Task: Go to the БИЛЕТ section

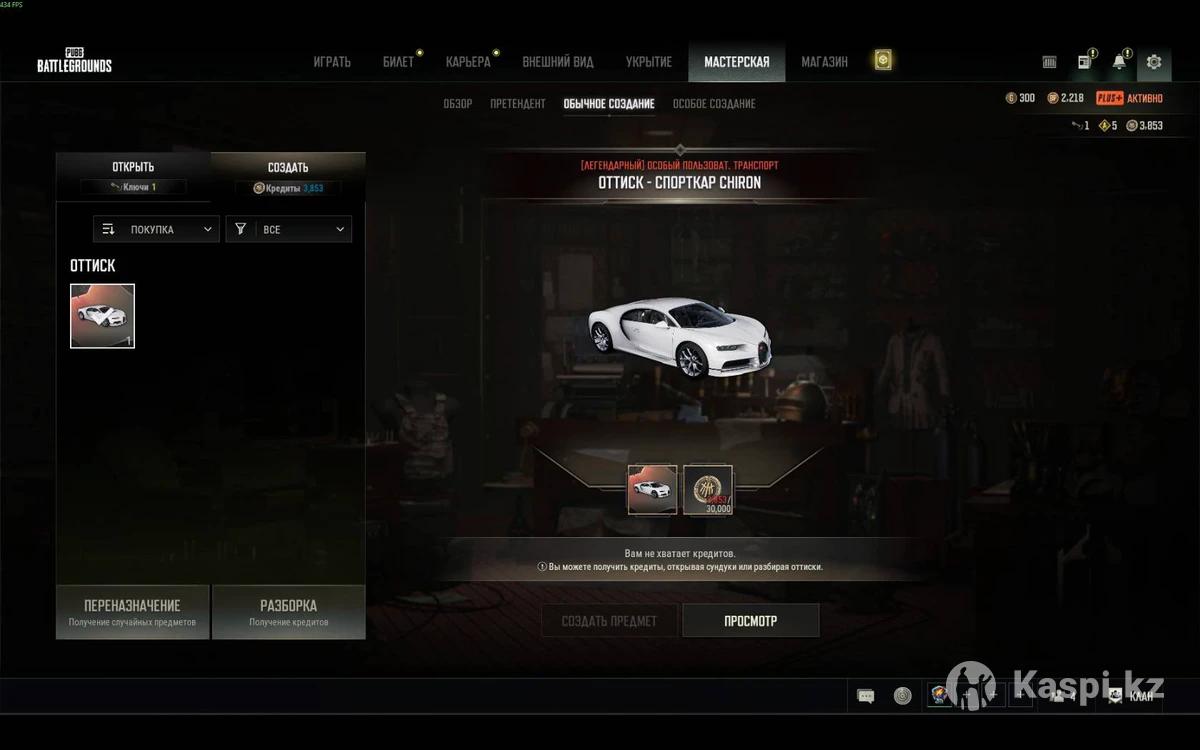Action: [x=398, y=62]
